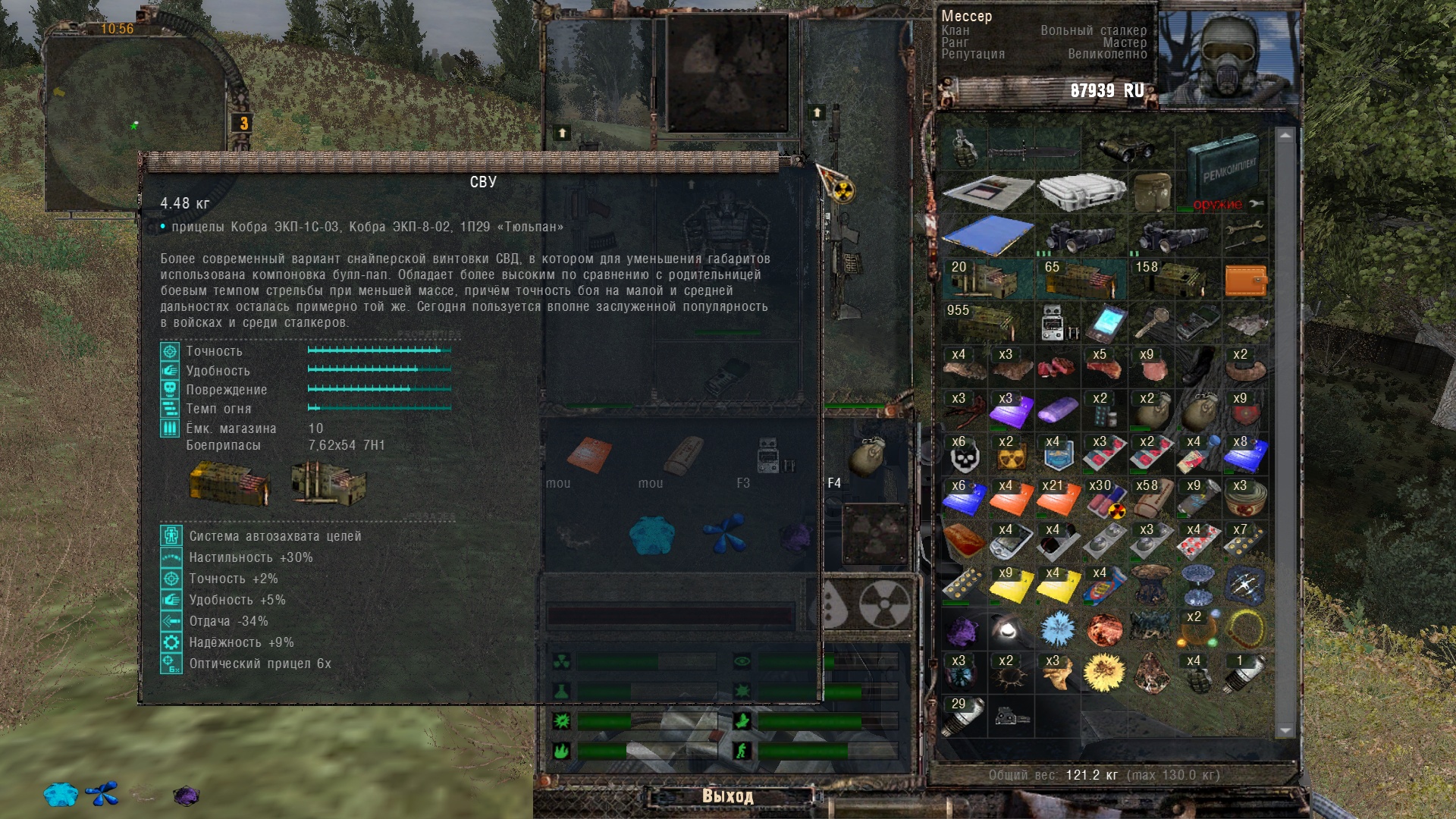Select the ammo box with 955 rounds
Viewport: 1456px width, 819px height.
coord(986,322)
